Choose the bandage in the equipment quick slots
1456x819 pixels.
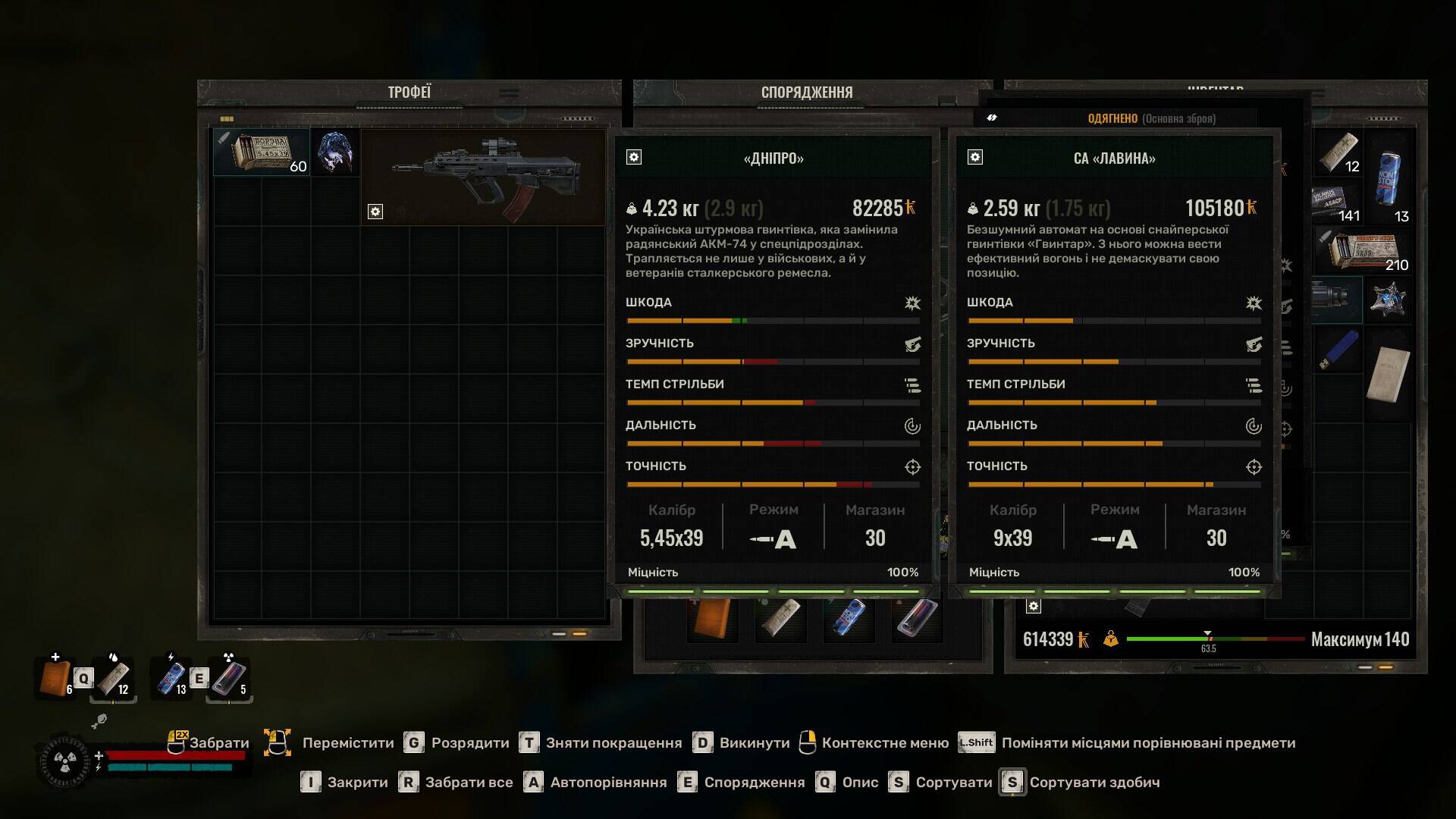pyautogui.click(x=780, y=620)
